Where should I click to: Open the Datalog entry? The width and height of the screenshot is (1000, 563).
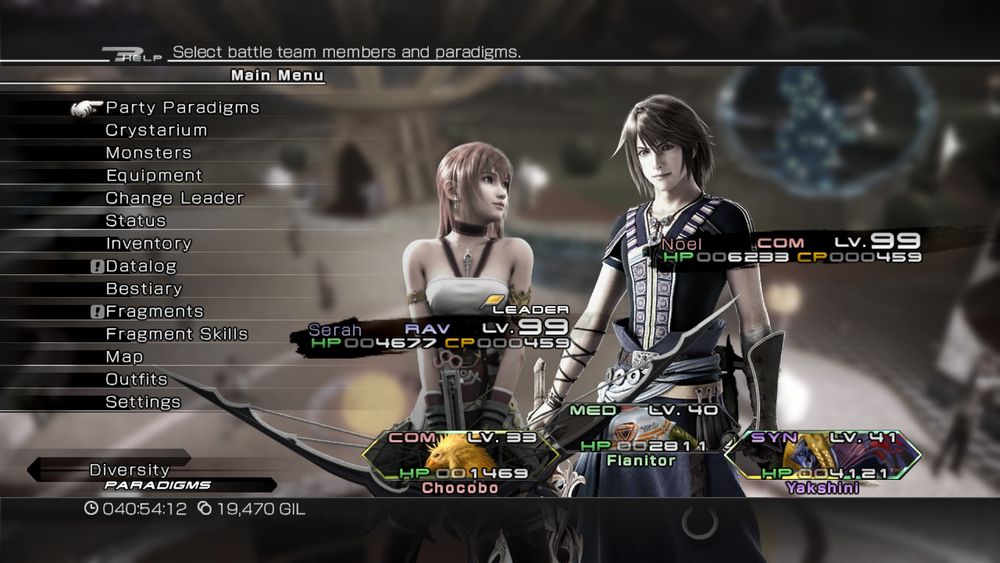point(140,267)
